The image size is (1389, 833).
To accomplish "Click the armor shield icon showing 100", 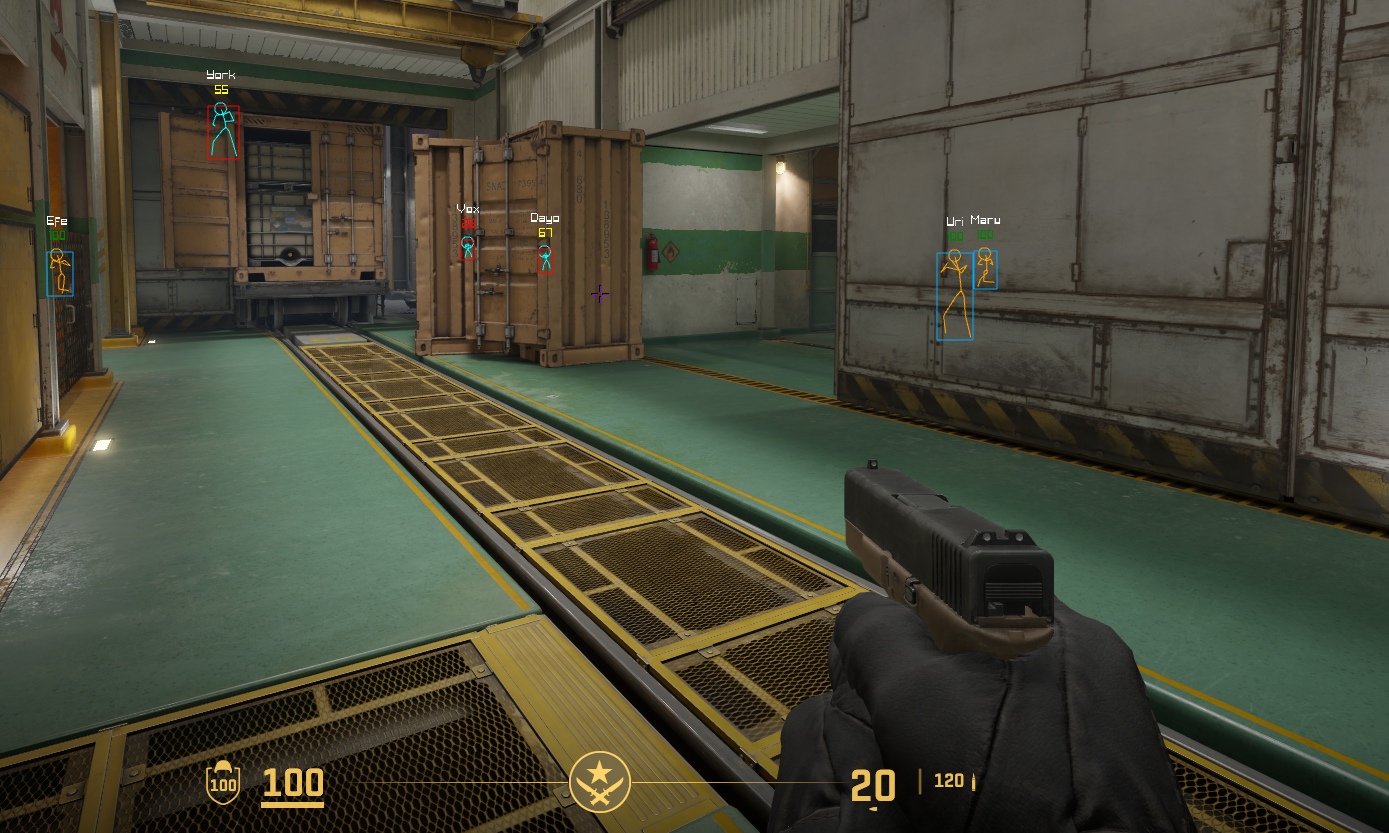I will point(222,781).
